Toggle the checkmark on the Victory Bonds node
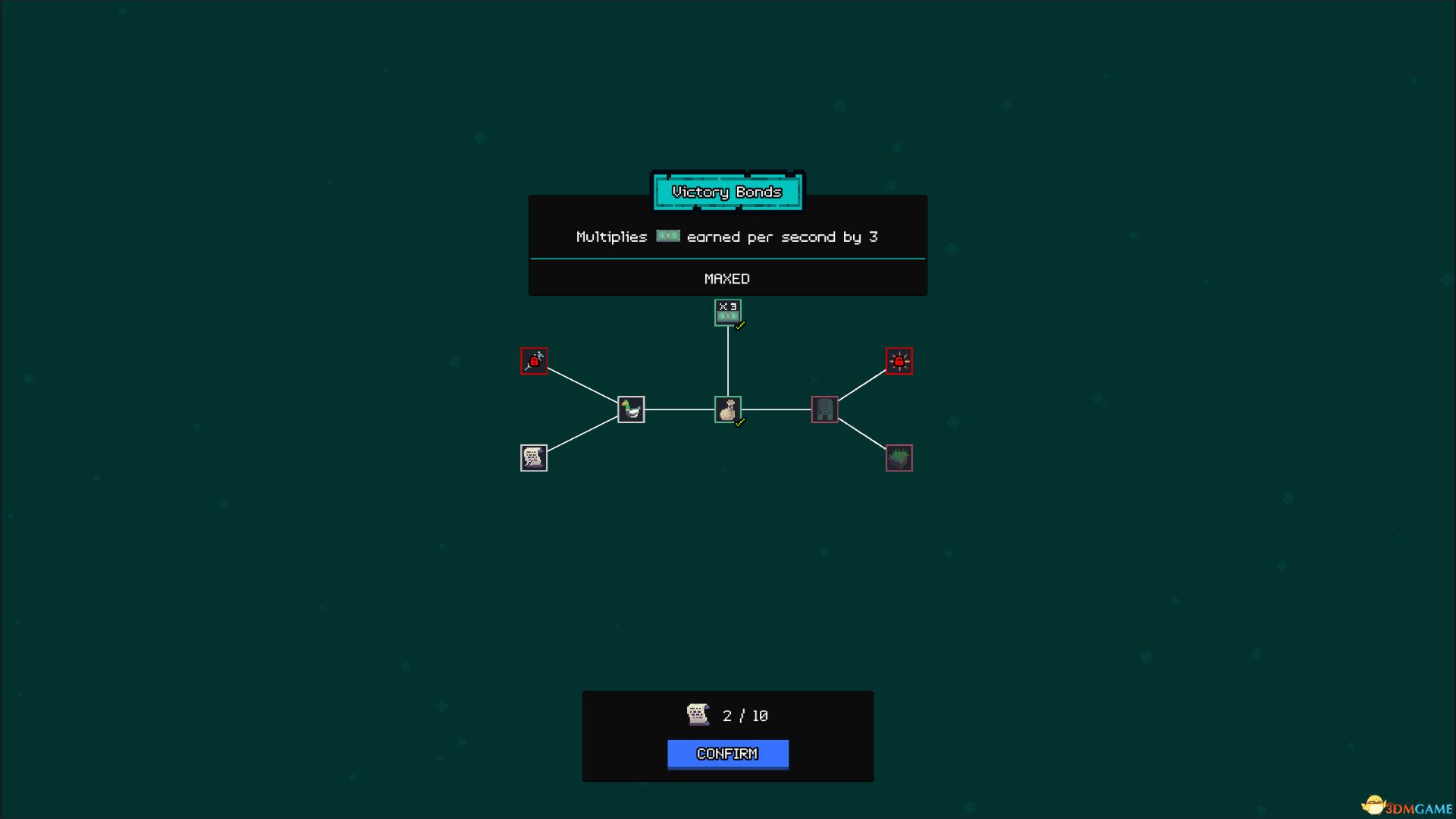This screenshot has height=819, width=1456. point(739,325)
